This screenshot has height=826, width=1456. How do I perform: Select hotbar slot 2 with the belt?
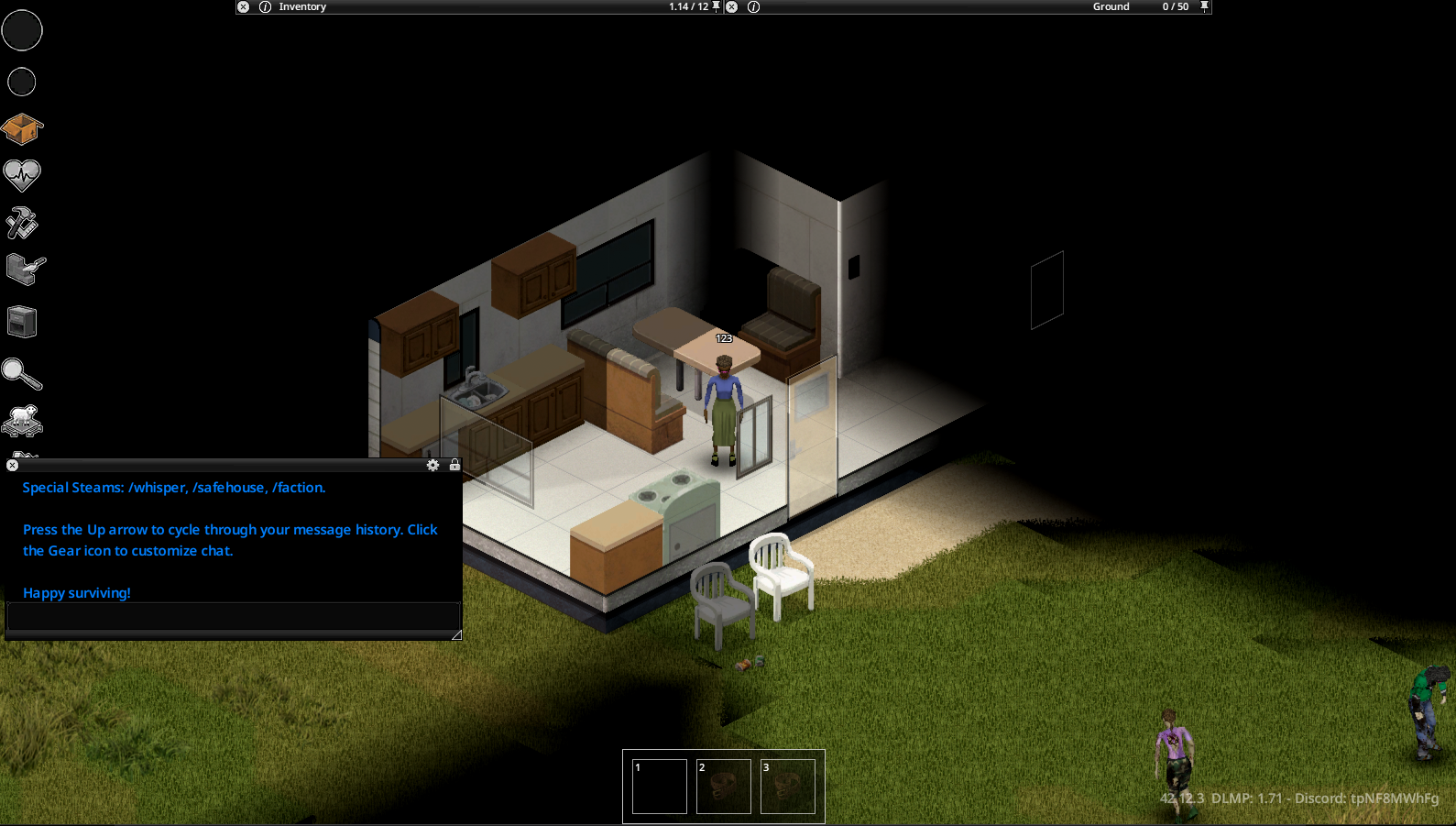724,787
